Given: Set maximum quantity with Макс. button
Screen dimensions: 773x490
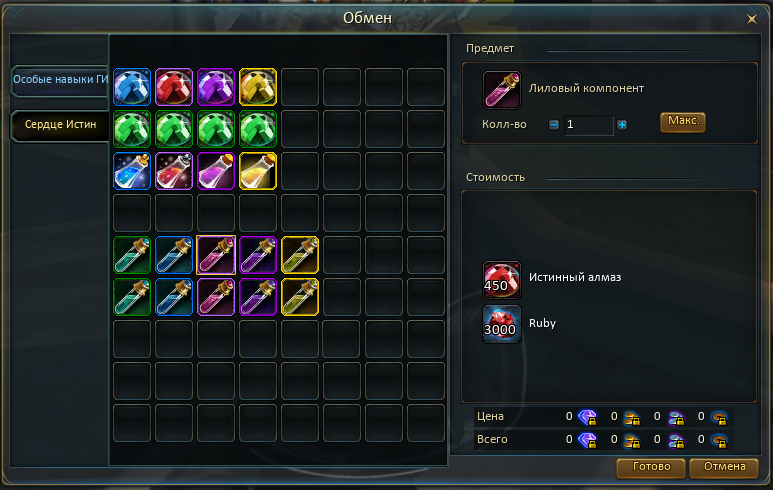Looking at the screenshot, I should (x=682, y=122).
